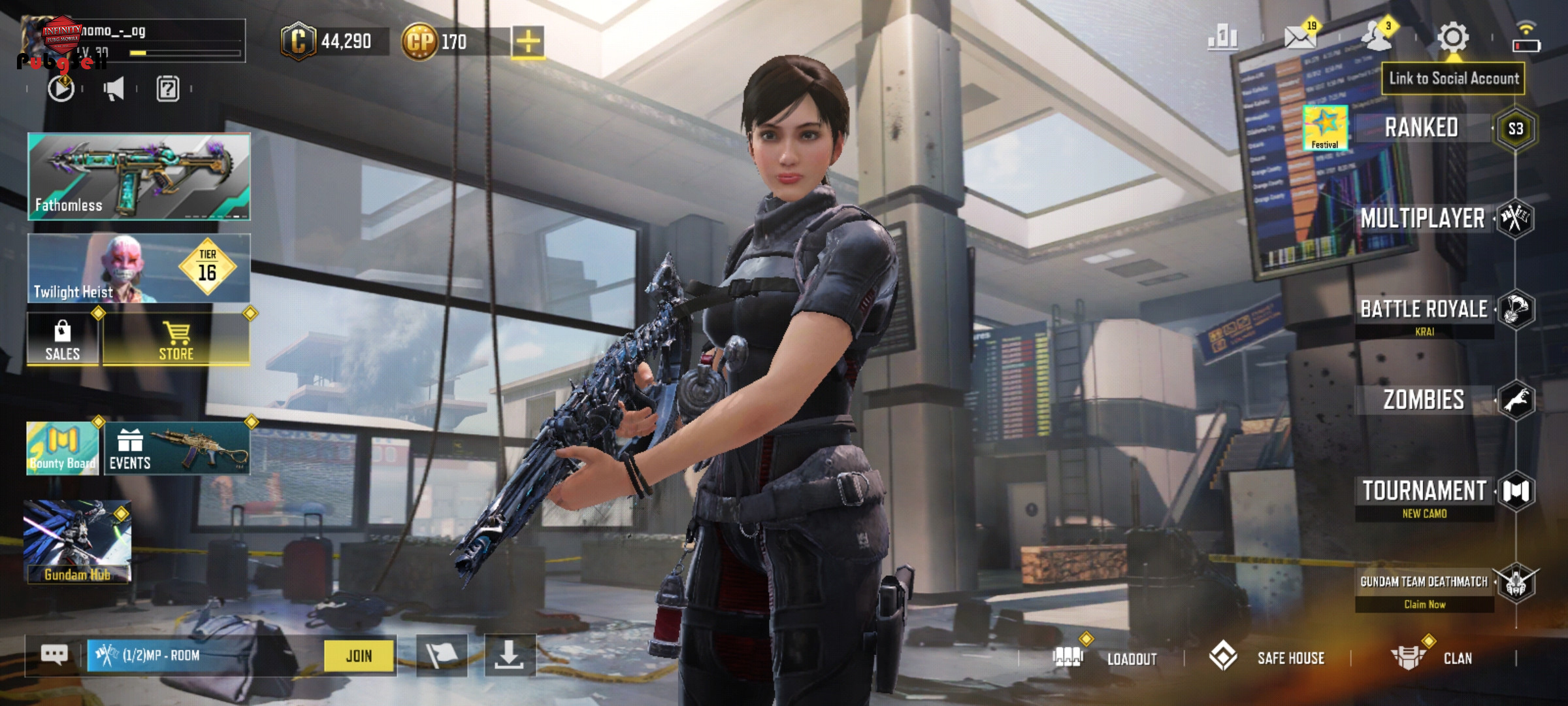Open the Store
The height and width of the screenshot is (706, 1568).
[176, 339]
